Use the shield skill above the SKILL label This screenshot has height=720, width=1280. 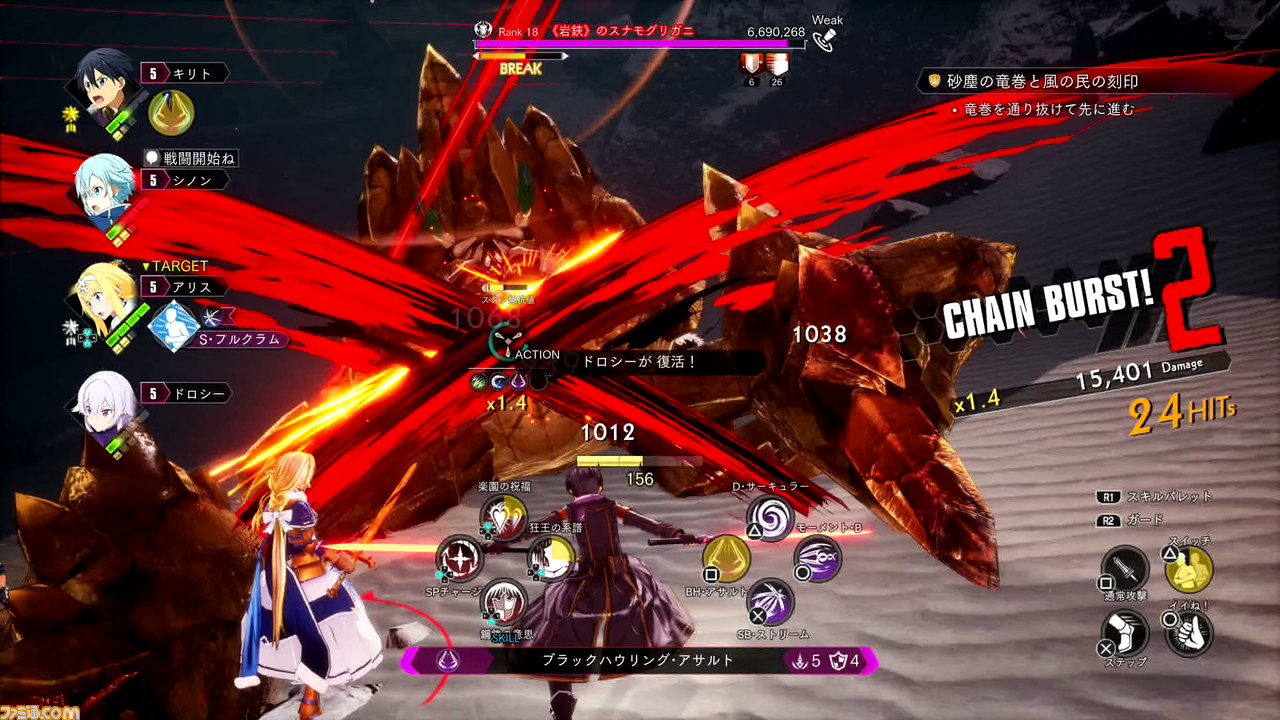pos(505,602)
